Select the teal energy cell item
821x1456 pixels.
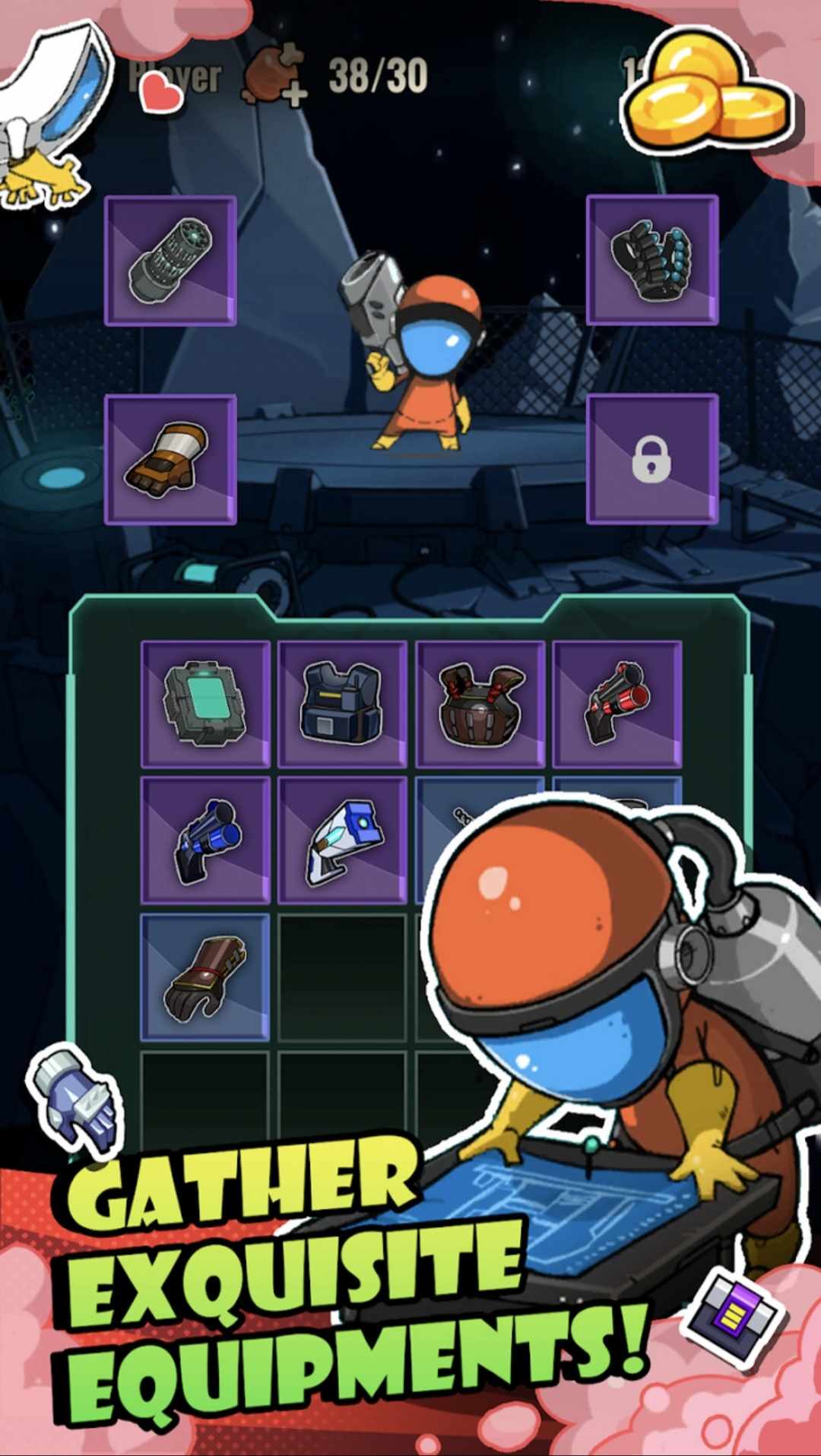tap(205, 704)
